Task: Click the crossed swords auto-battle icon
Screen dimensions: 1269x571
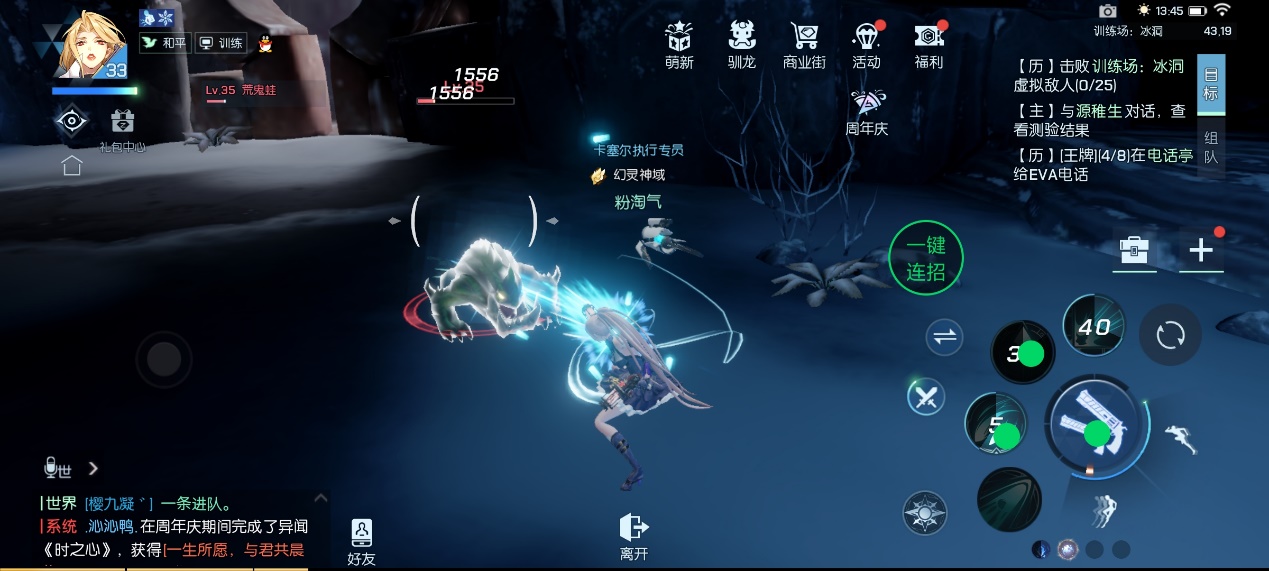Action: (926, 397)
